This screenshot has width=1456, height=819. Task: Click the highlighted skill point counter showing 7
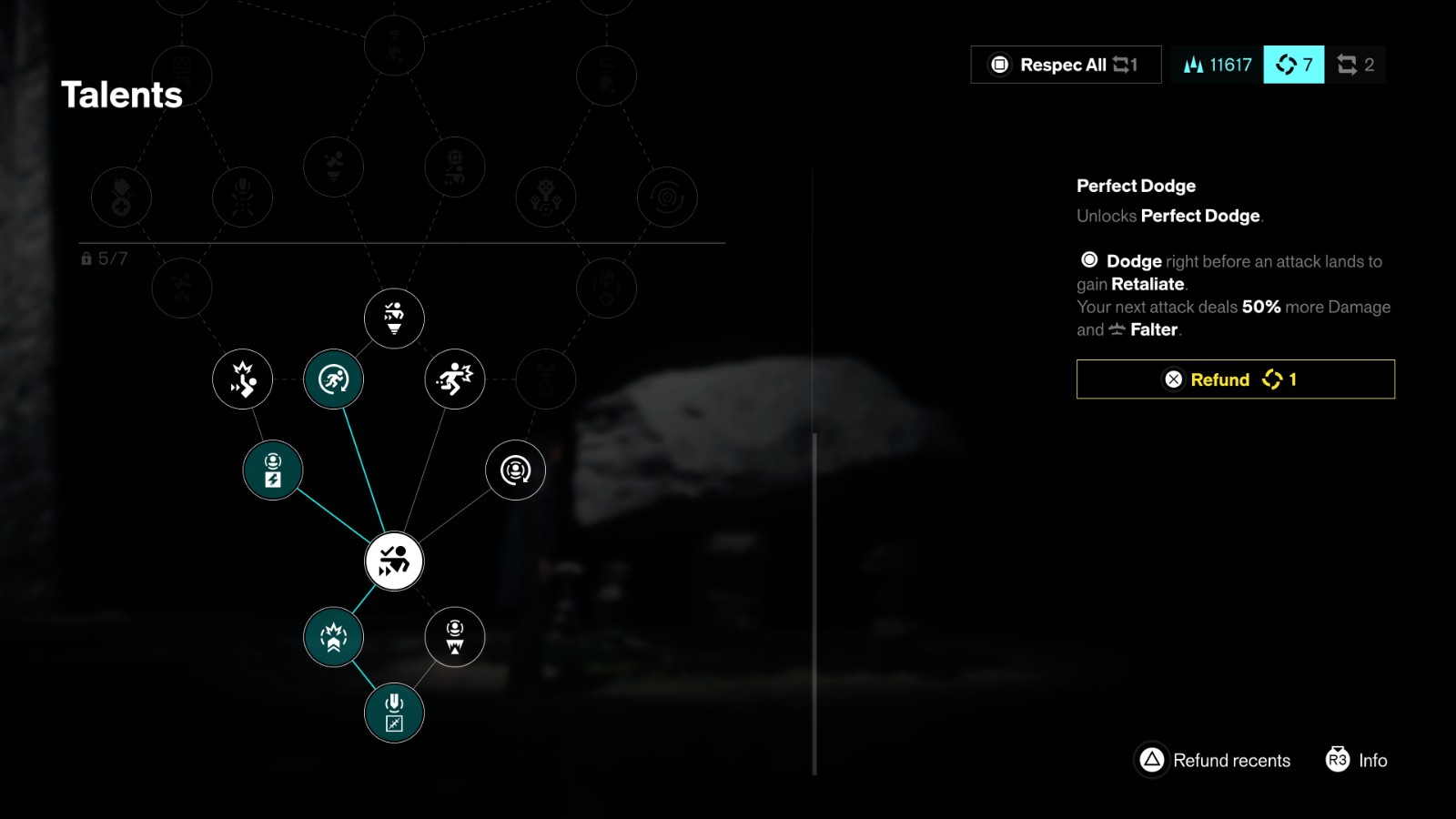pyautogui.click(x=1293, y=64)
